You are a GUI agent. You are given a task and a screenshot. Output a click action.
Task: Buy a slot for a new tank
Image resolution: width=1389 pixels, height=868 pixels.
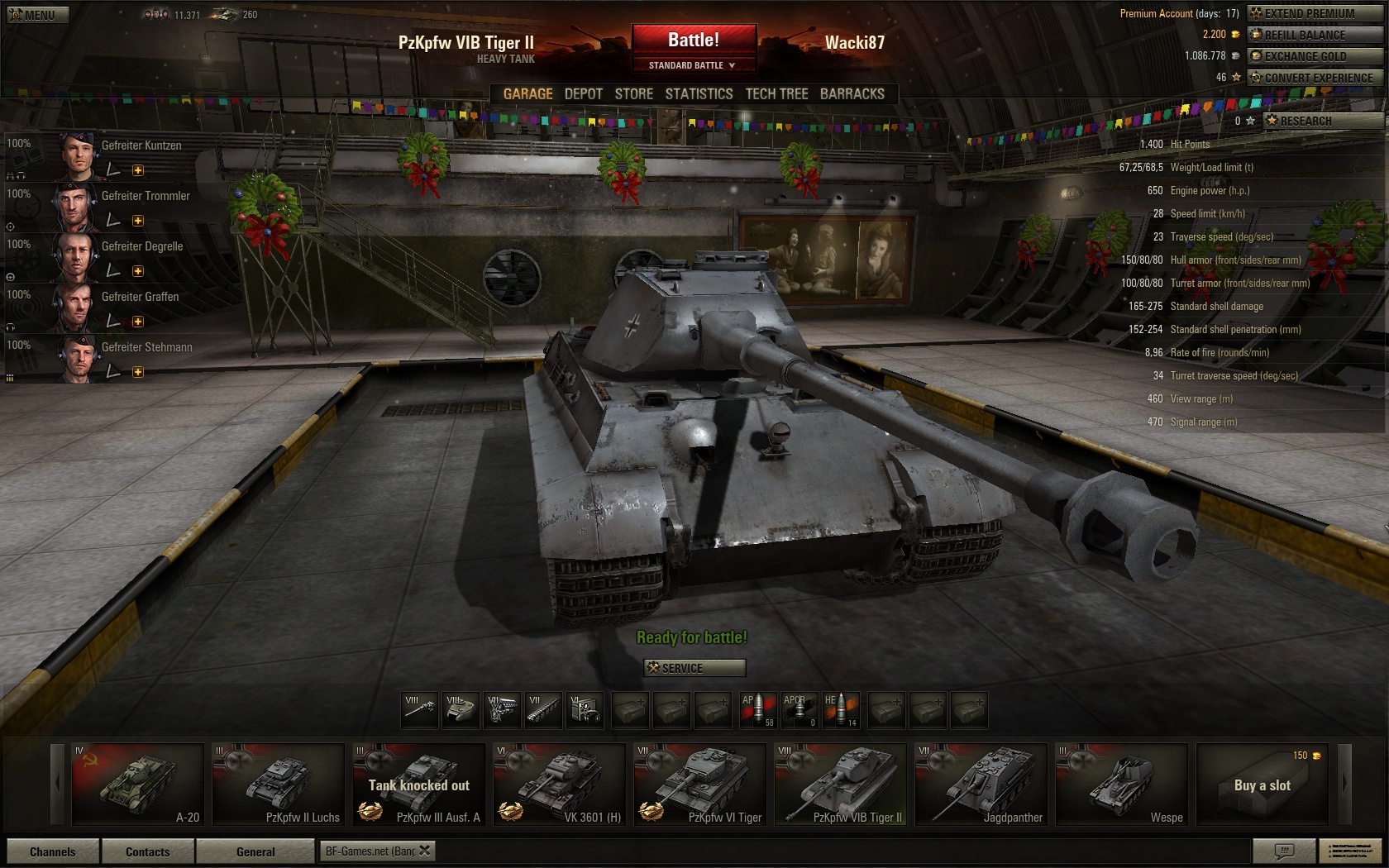pos(1262,785)
